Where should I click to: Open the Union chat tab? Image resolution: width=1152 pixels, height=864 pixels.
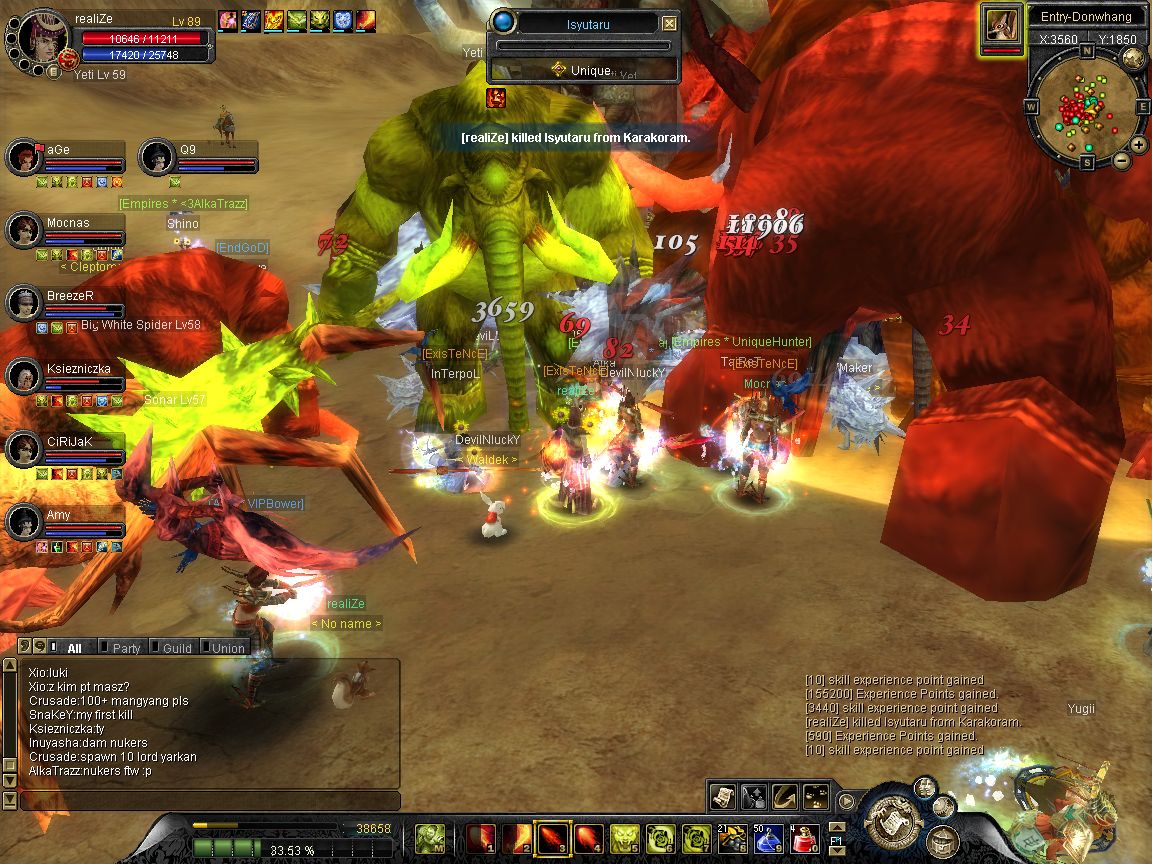(228, 648)
